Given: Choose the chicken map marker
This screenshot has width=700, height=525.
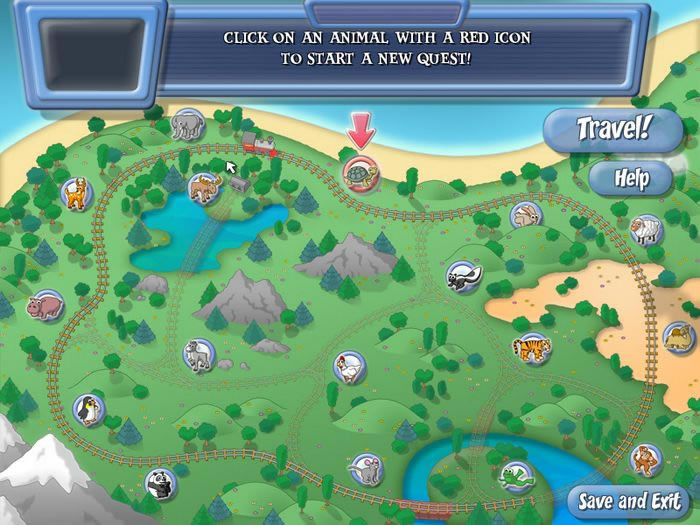Looking at the screenshot, I should (348, 366).
